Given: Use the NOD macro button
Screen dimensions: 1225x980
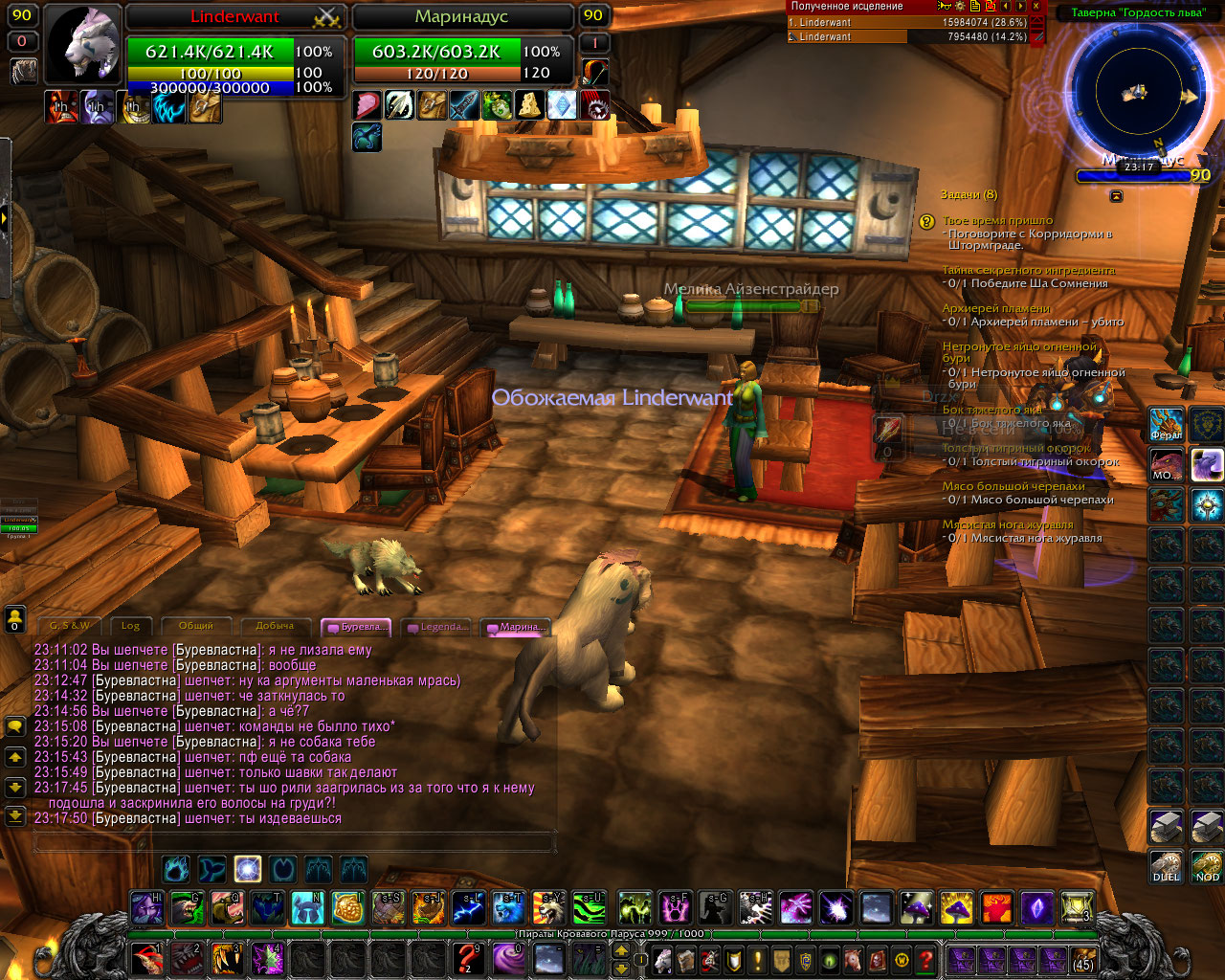Looking at the screenshot, I should [x=1207, y=866].
